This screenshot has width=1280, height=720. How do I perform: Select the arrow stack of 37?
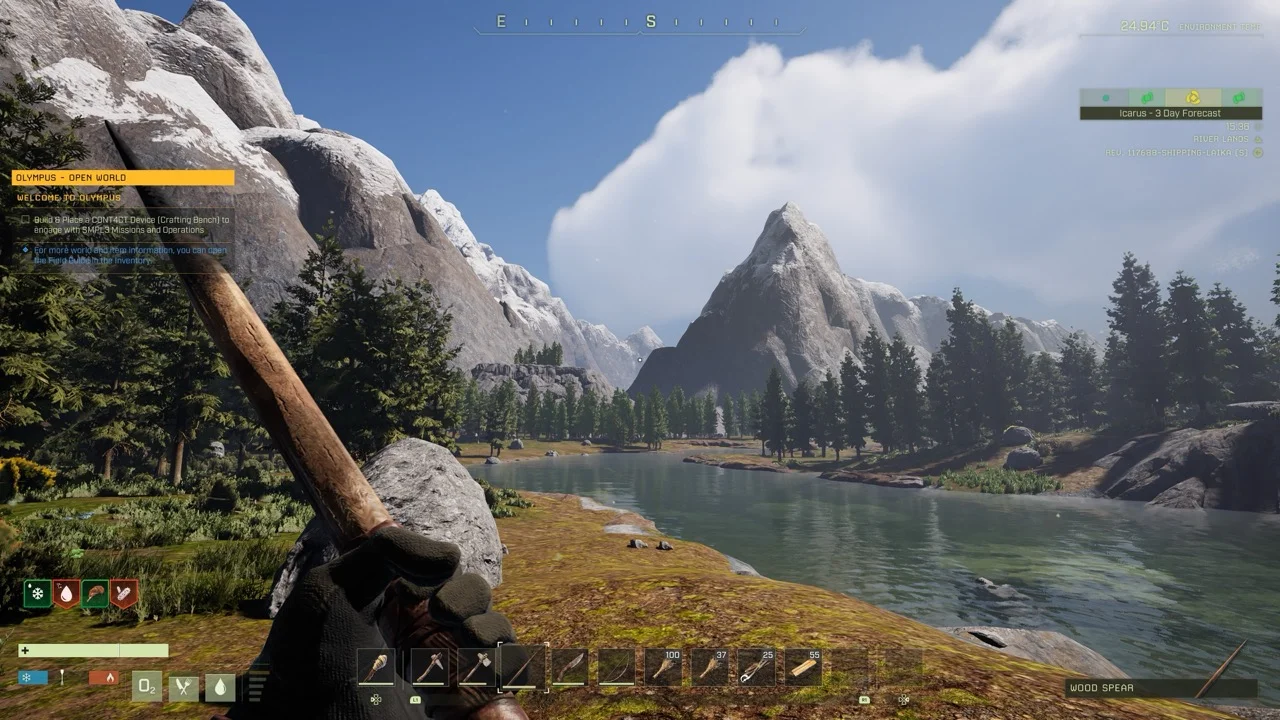[710, 667]
